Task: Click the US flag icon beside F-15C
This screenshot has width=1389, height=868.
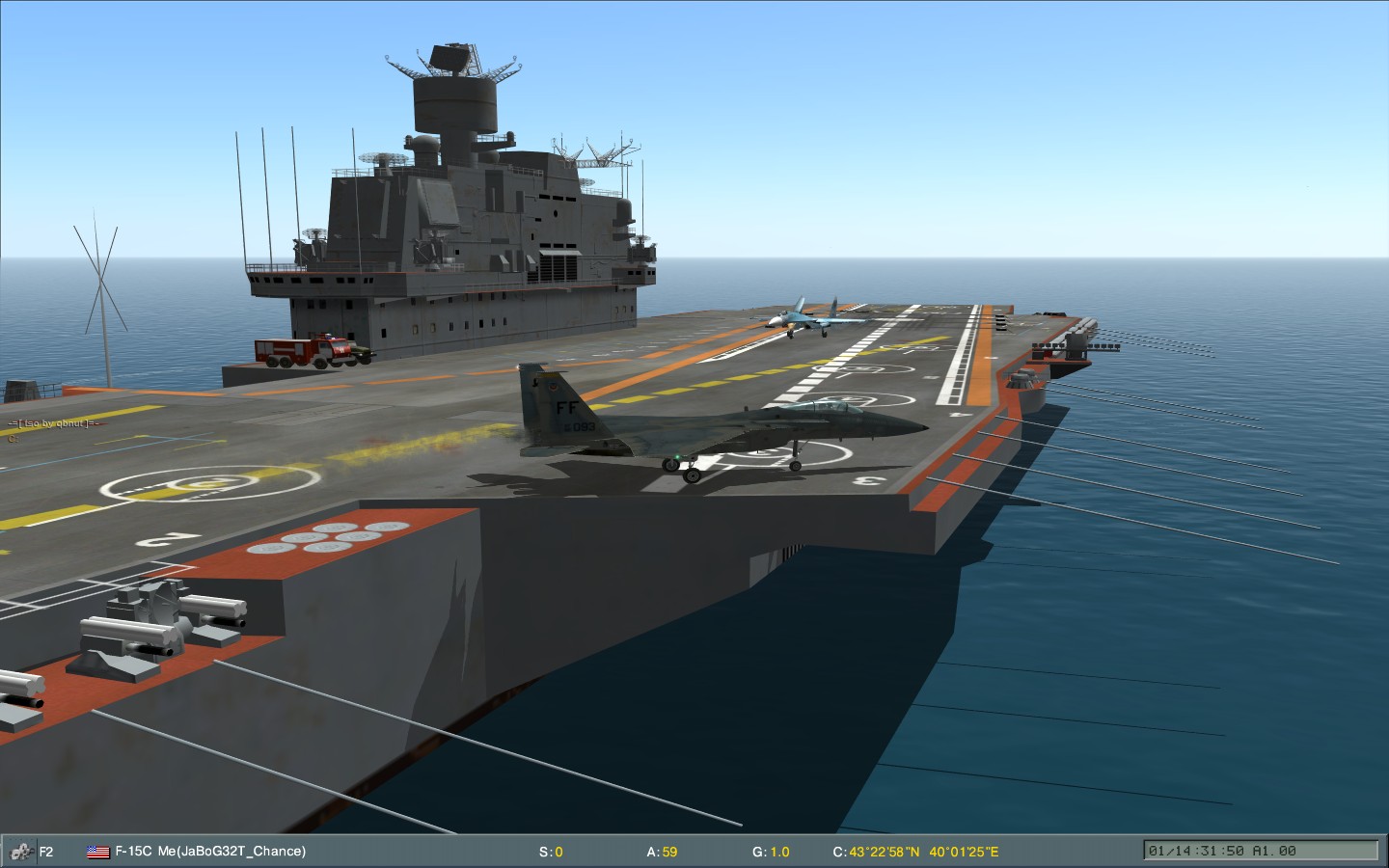Action: 97,852
